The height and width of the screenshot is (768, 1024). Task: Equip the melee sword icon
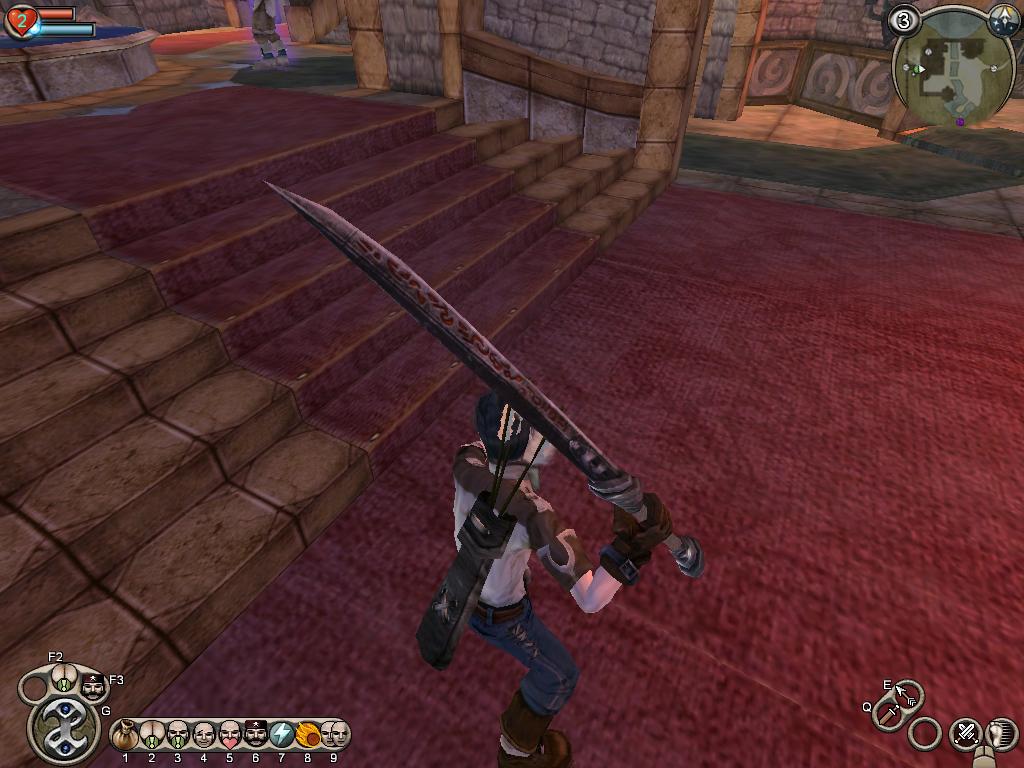888,713
